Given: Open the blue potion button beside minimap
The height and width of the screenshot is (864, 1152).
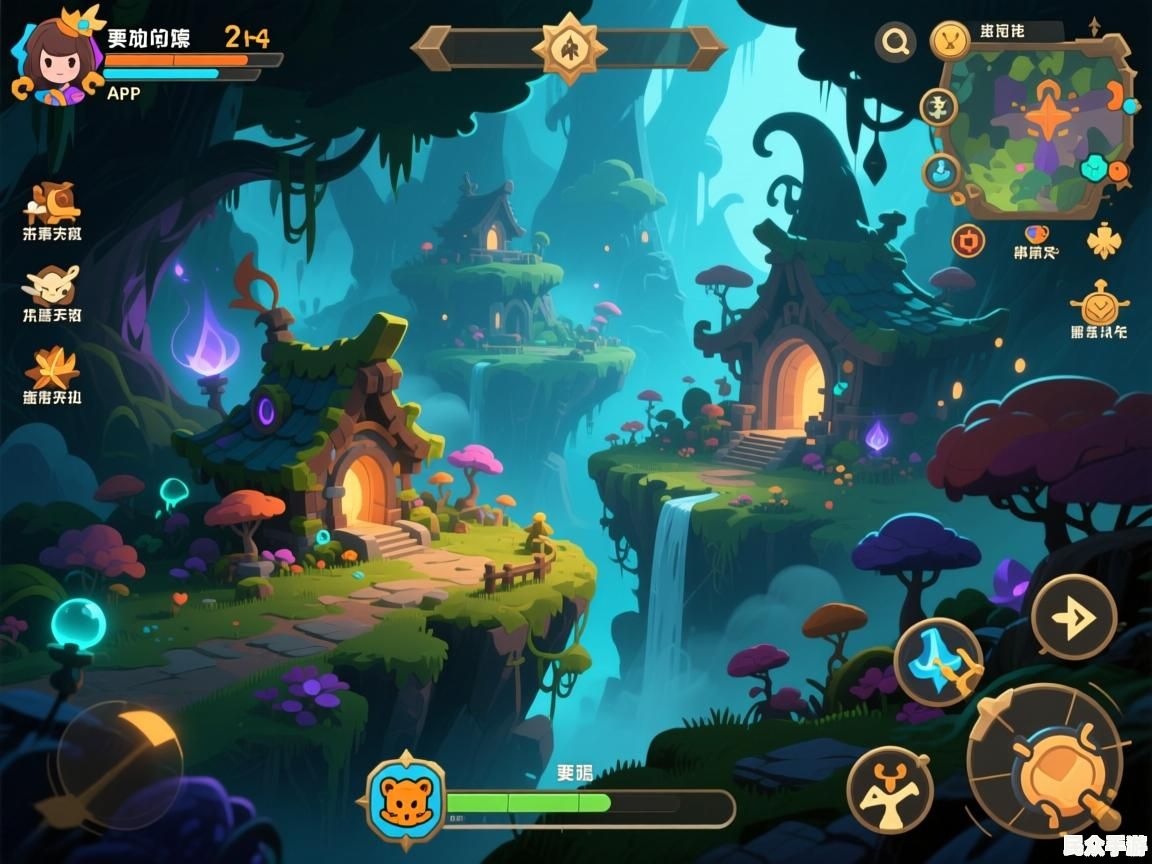Looking at the screenshot, I should pyautogui.click(x=940, y=172).
